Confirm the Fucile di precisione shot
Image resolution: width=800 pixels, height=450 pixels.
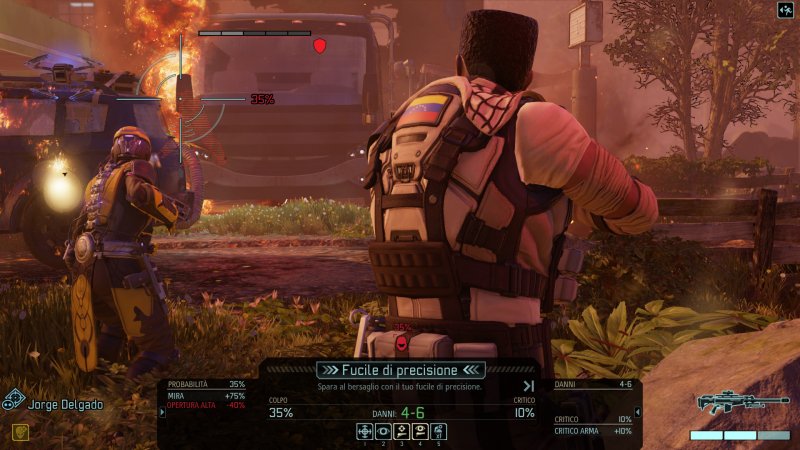pyautogui.click(x=400, y=370)
